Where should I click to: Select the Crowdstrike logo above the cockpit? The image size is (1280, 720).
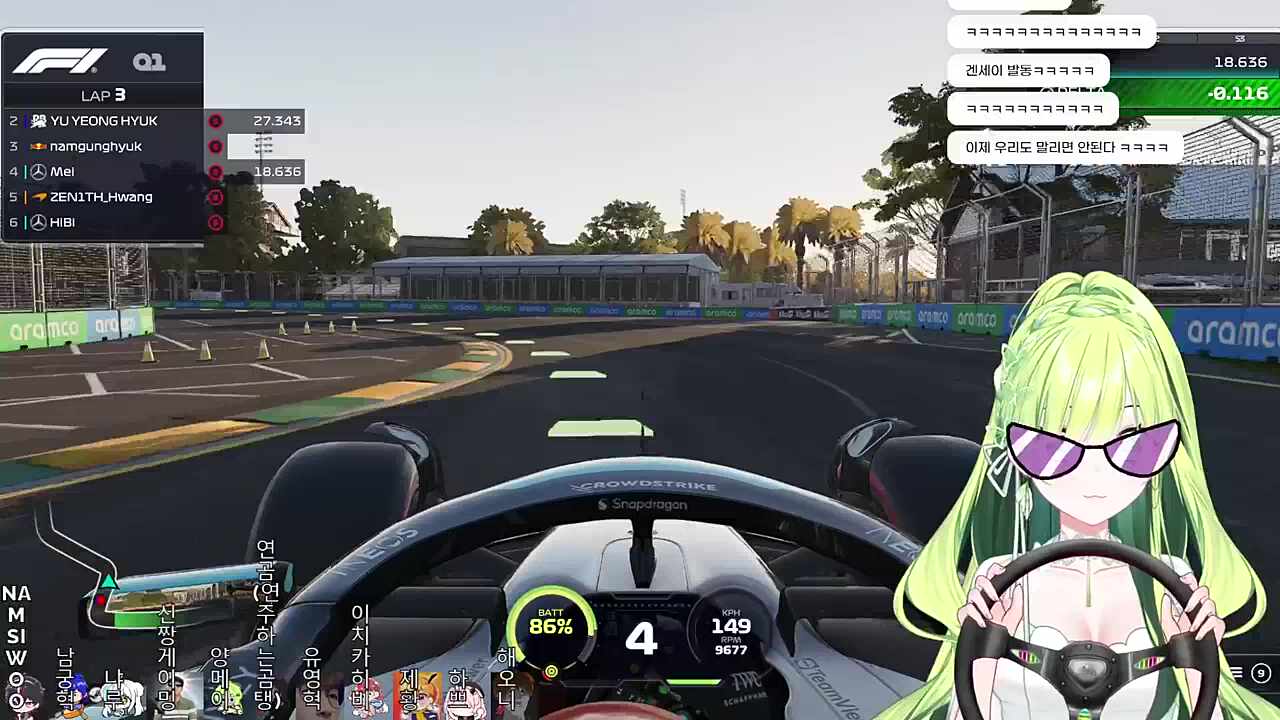click(646, 487)
